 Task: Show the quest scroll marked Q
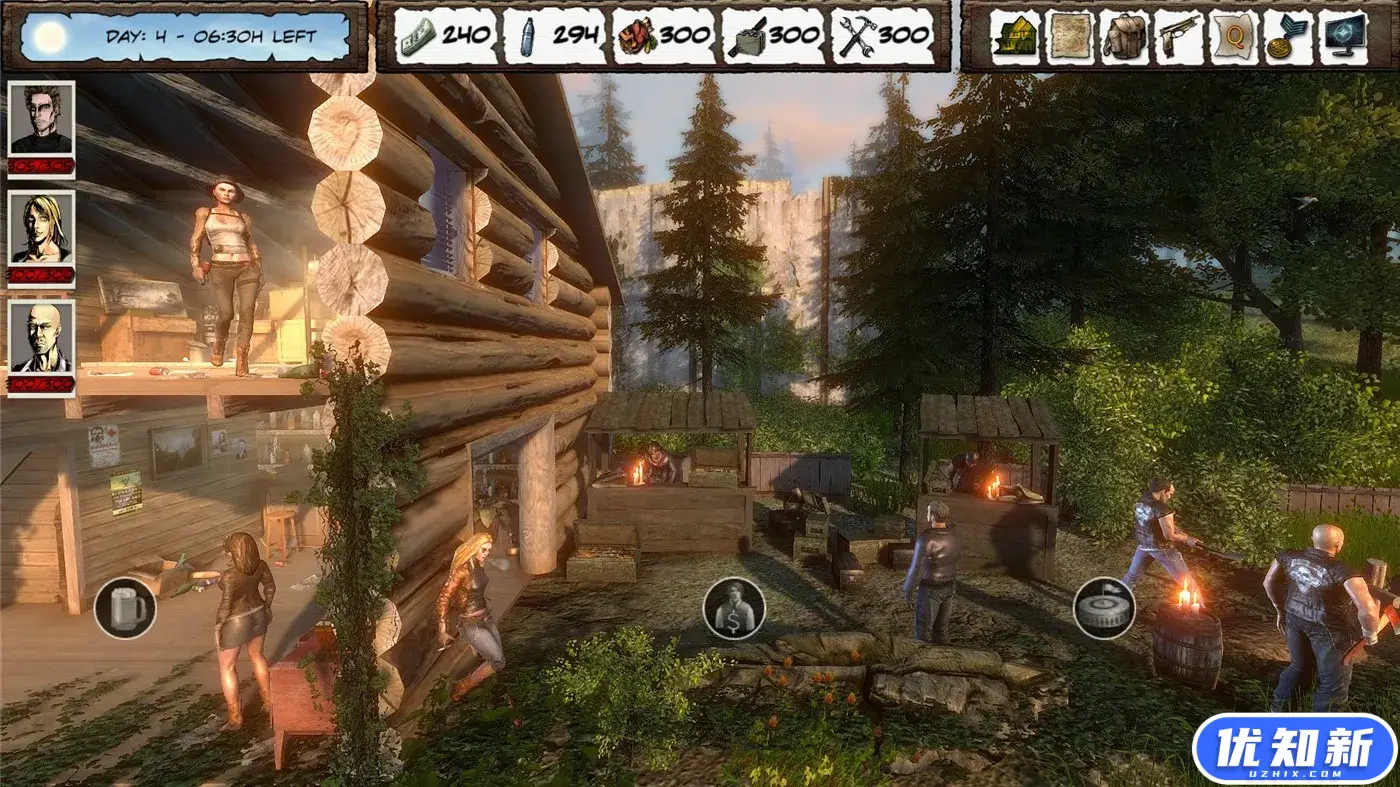point(1234,37)
